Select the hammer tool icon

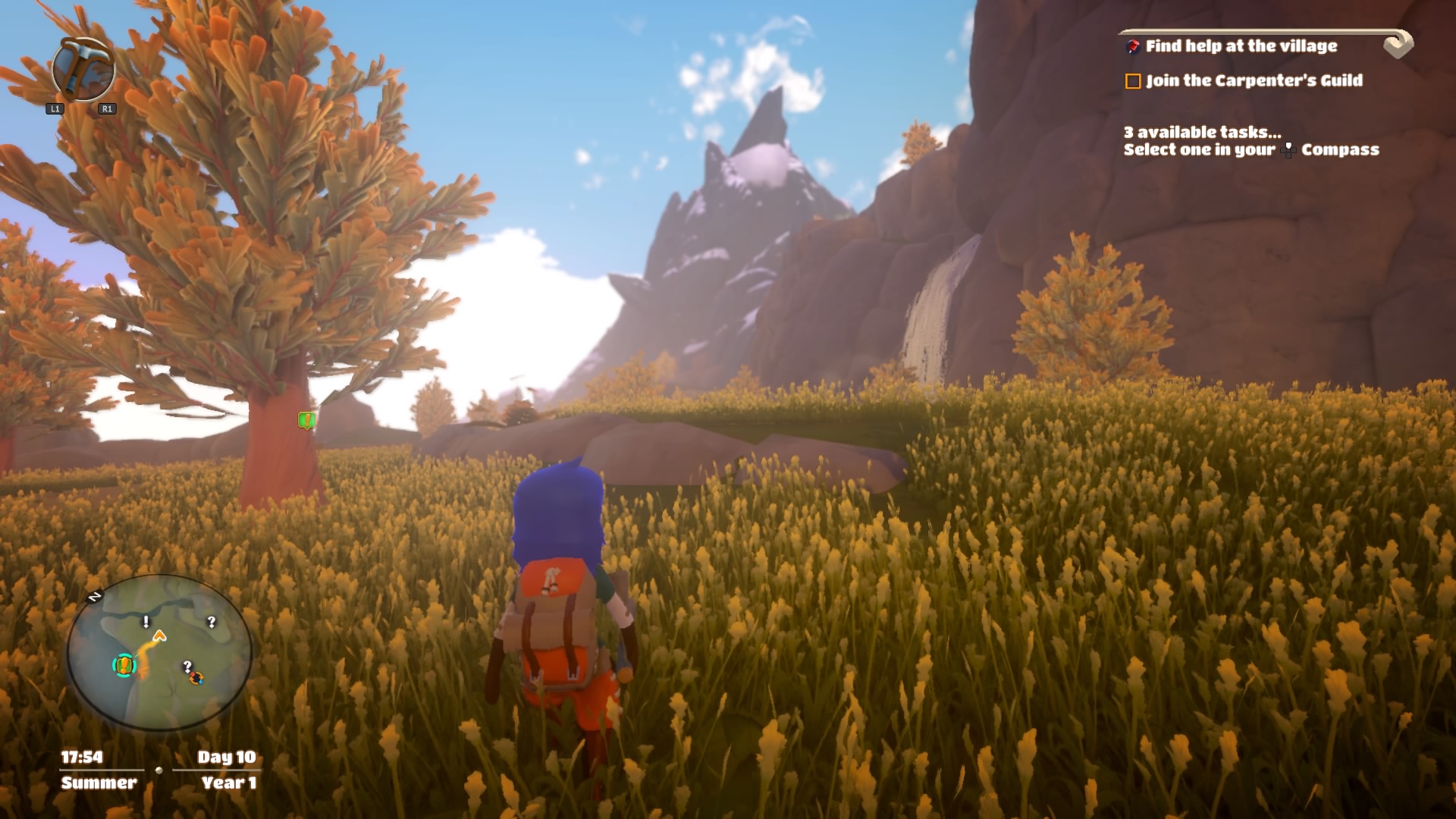tap(83, 70)
